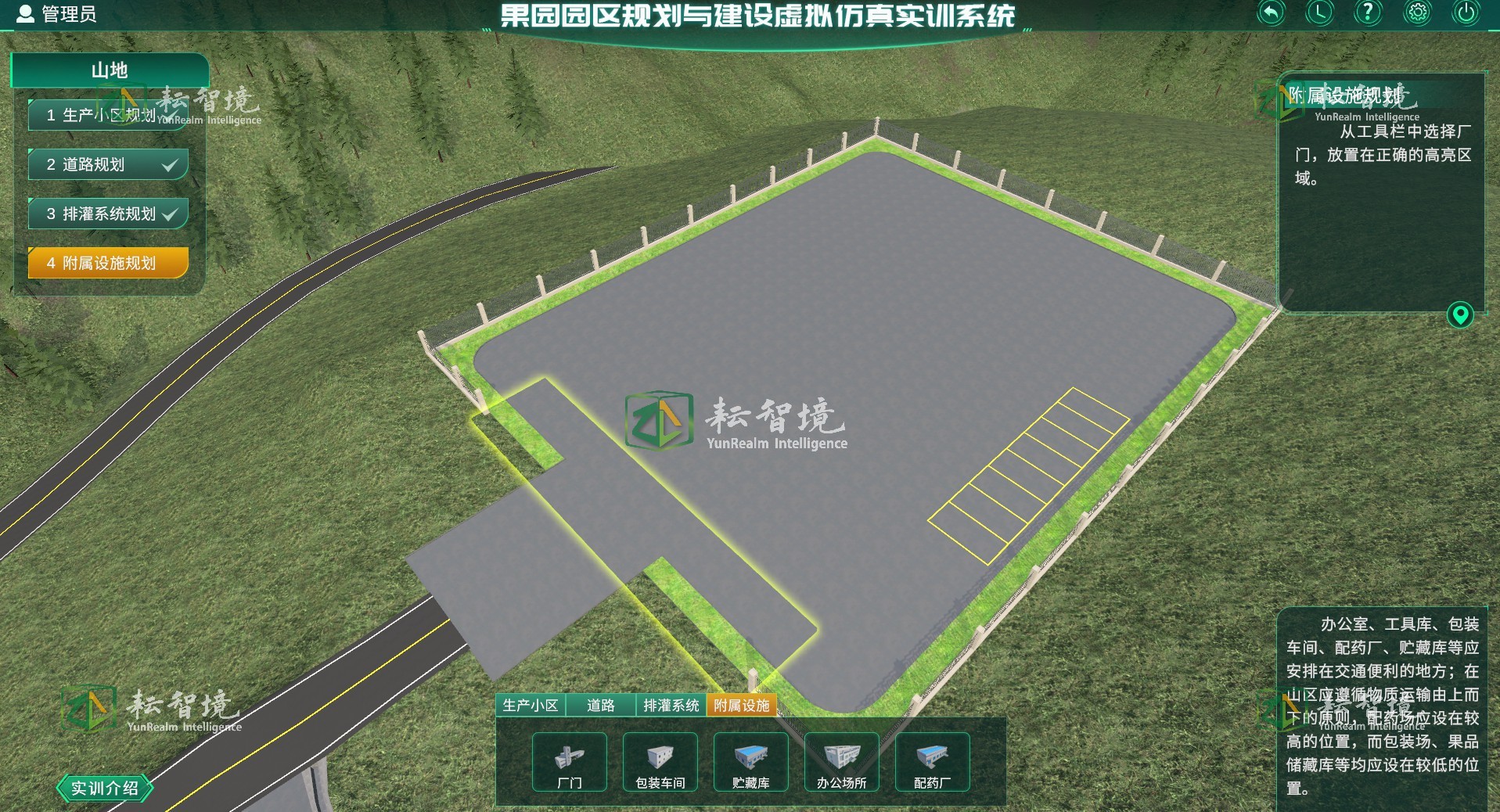Open the 生产小区 tab in bottom toolbar
Viewport: 1500px width, 812px height.
coord(531,705)
